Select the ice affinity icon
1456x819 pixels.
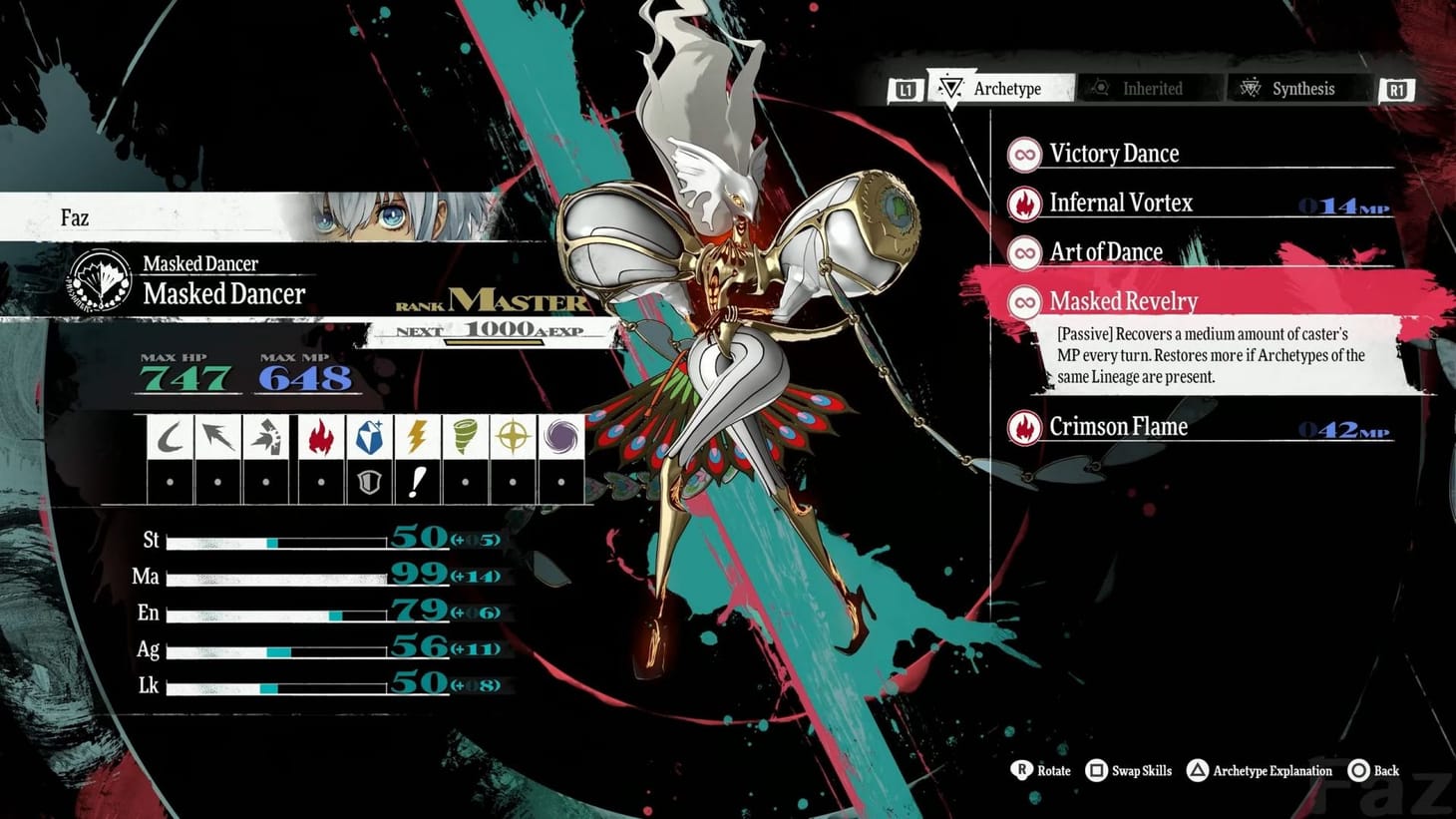pos(369,437)
